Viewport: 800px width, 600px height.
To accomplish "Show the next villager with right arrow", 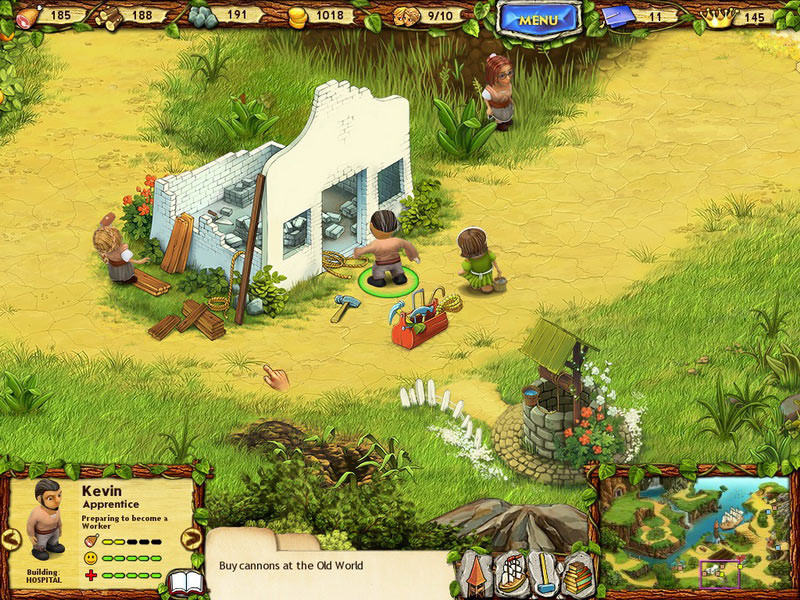I will [192, 539].
